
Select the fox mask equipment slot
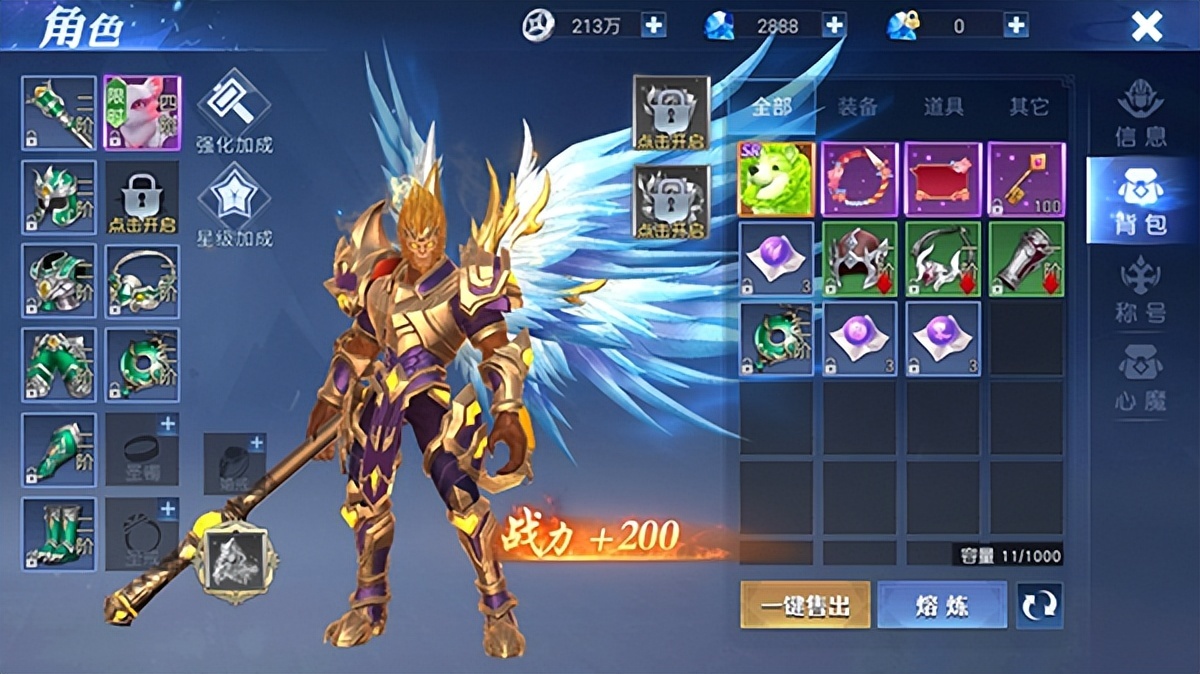click(x=142, y=113)
